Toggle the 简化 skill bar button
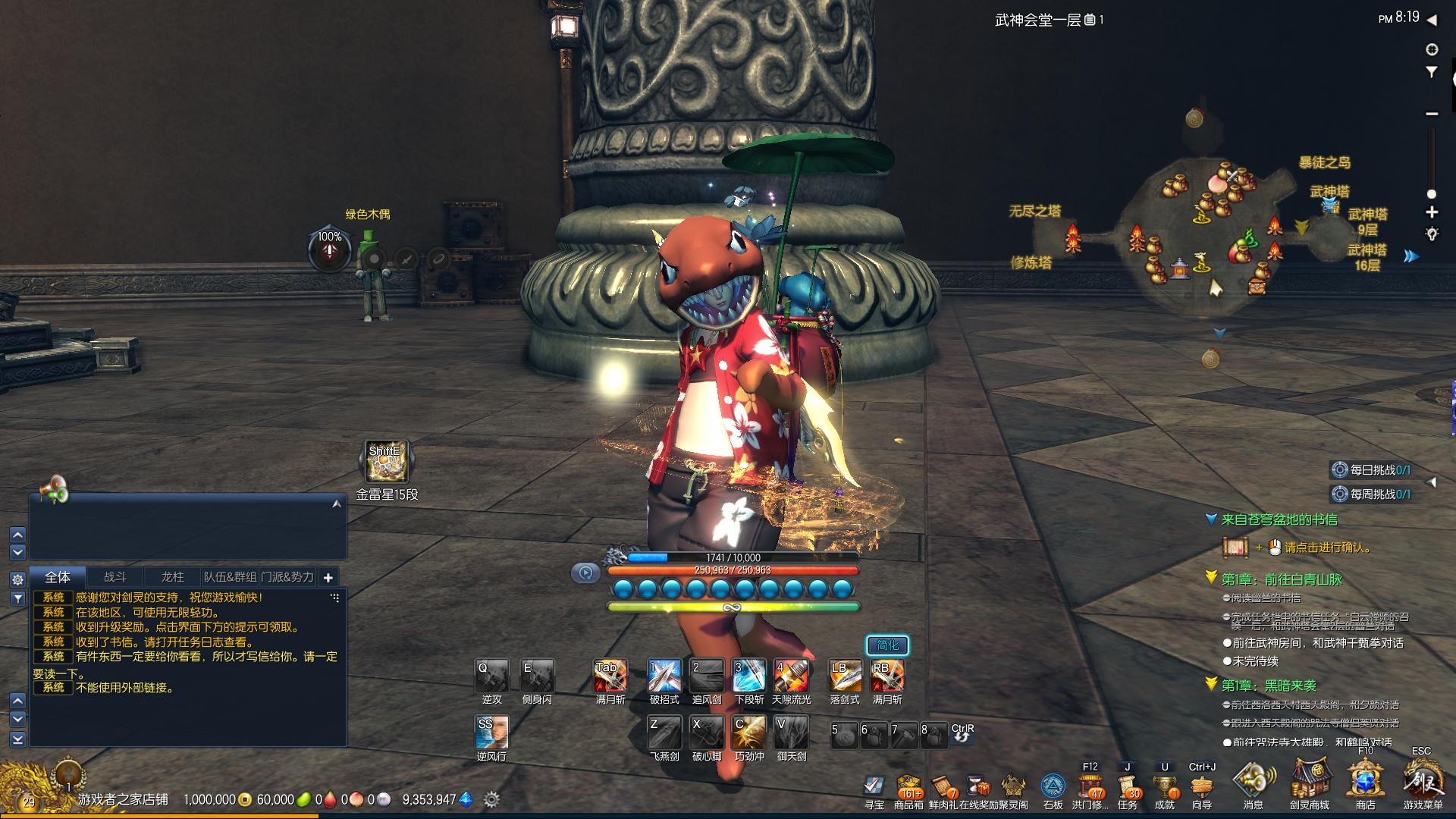The height and width of the screenshot is (819, 1456). pyautogui.click(x=887, y=645)
